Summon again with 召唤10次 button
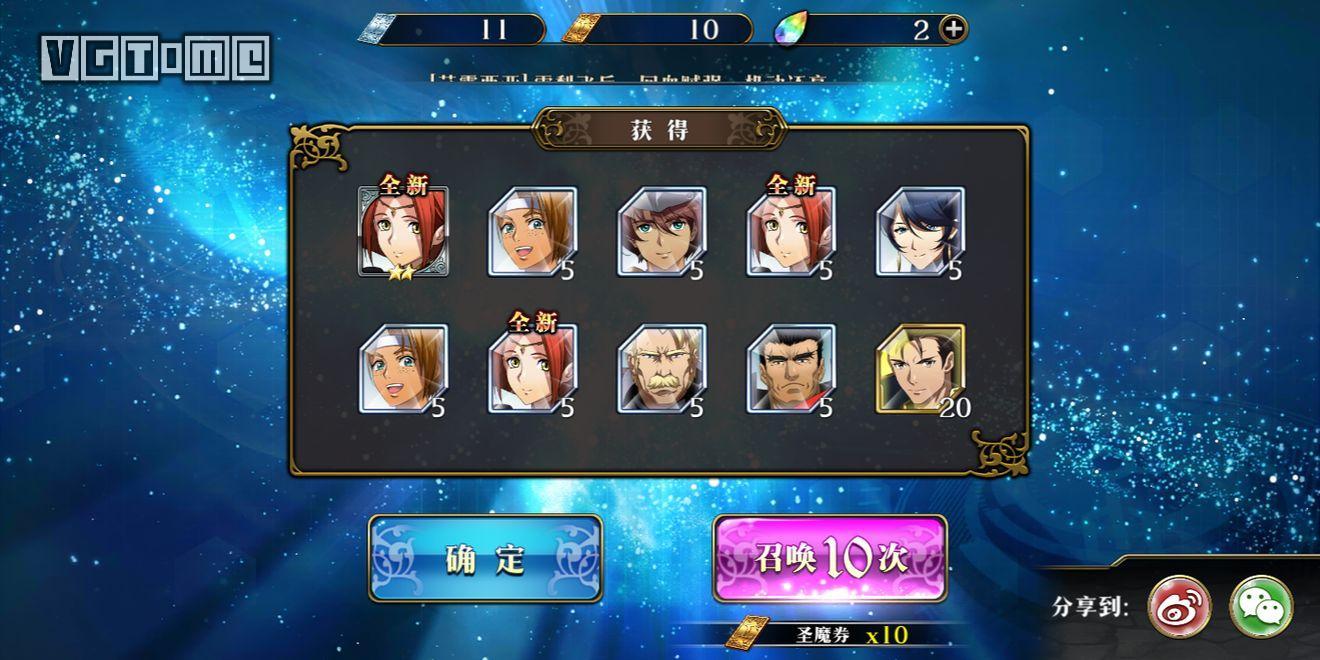 (x=830, y=558)
